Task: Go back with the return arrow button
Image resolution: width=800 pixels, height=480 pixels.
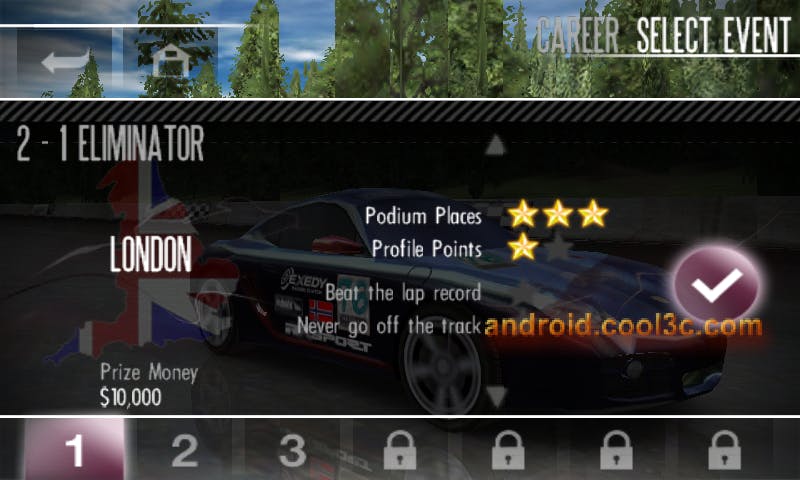Action: 66,61
